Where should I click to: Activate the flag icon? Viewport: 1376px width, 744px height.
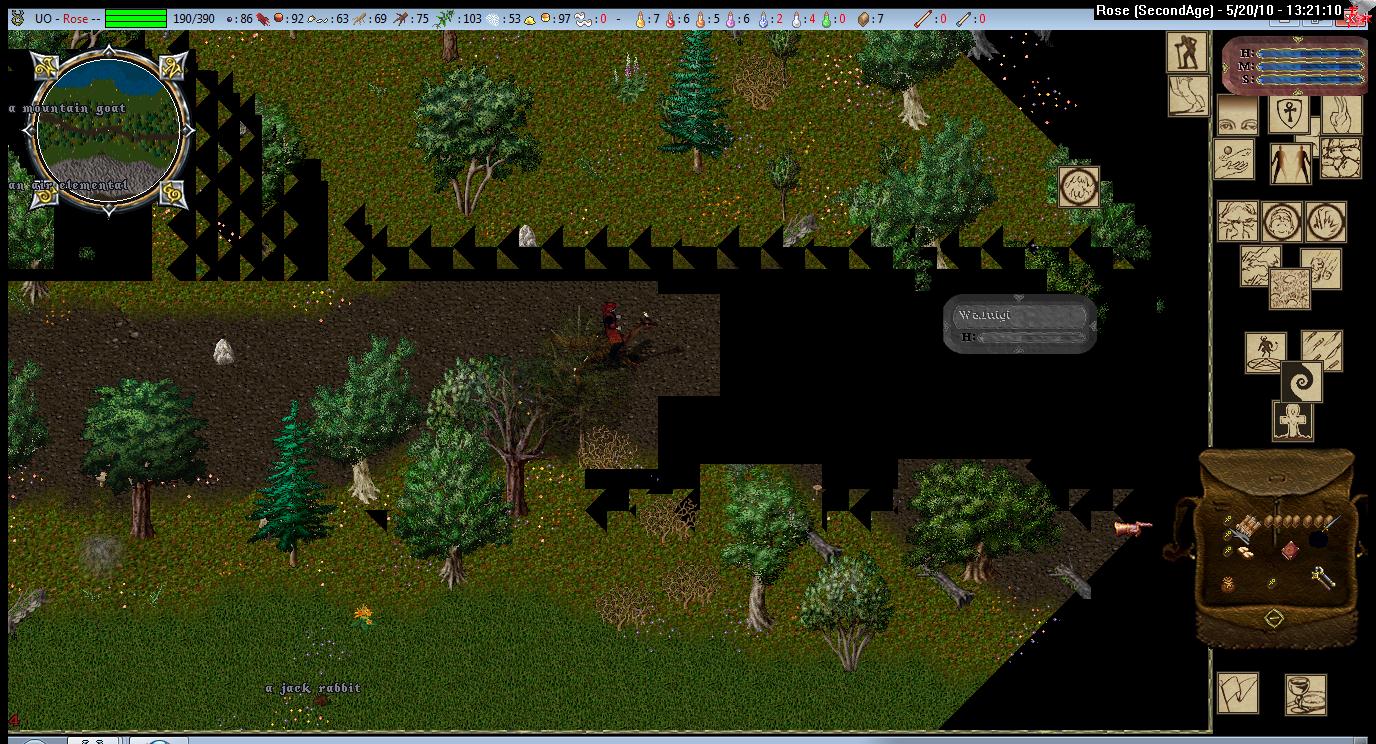click(1237, 693)
